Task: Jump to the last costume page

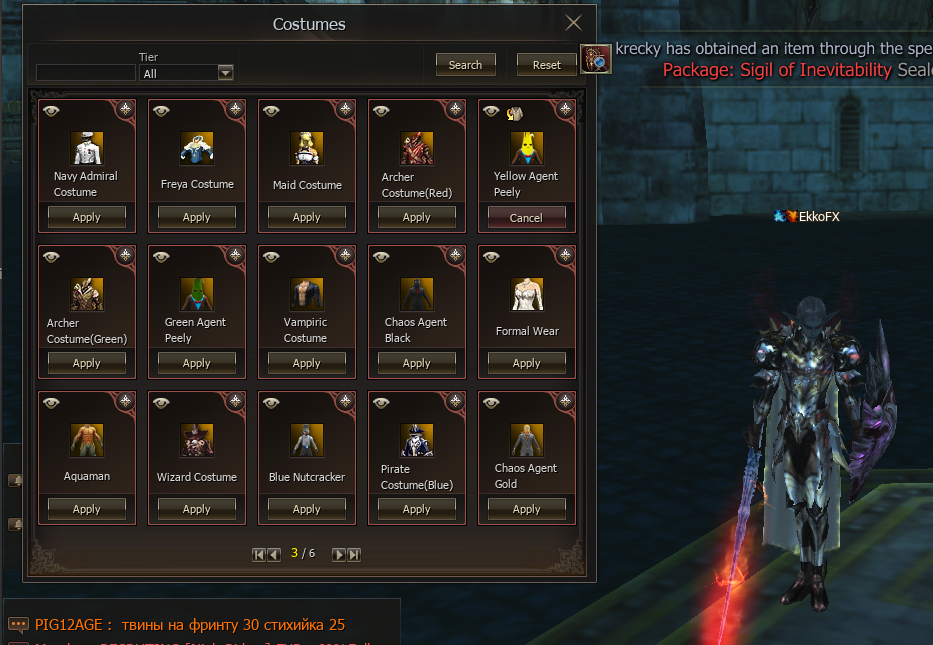Action: click(354, 554)
